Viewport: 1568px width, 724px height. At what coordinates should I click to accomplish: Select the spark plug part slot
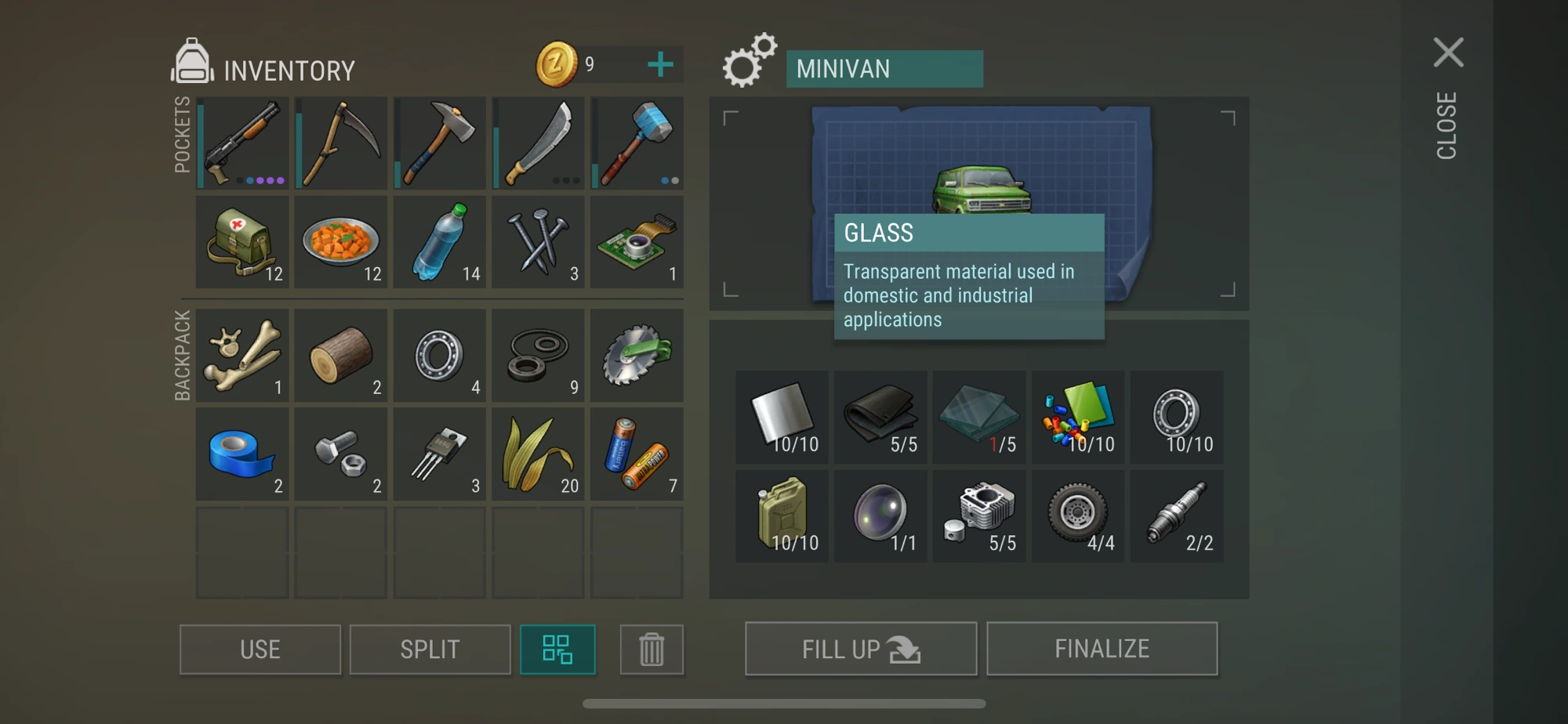[x=1176, y=516]
